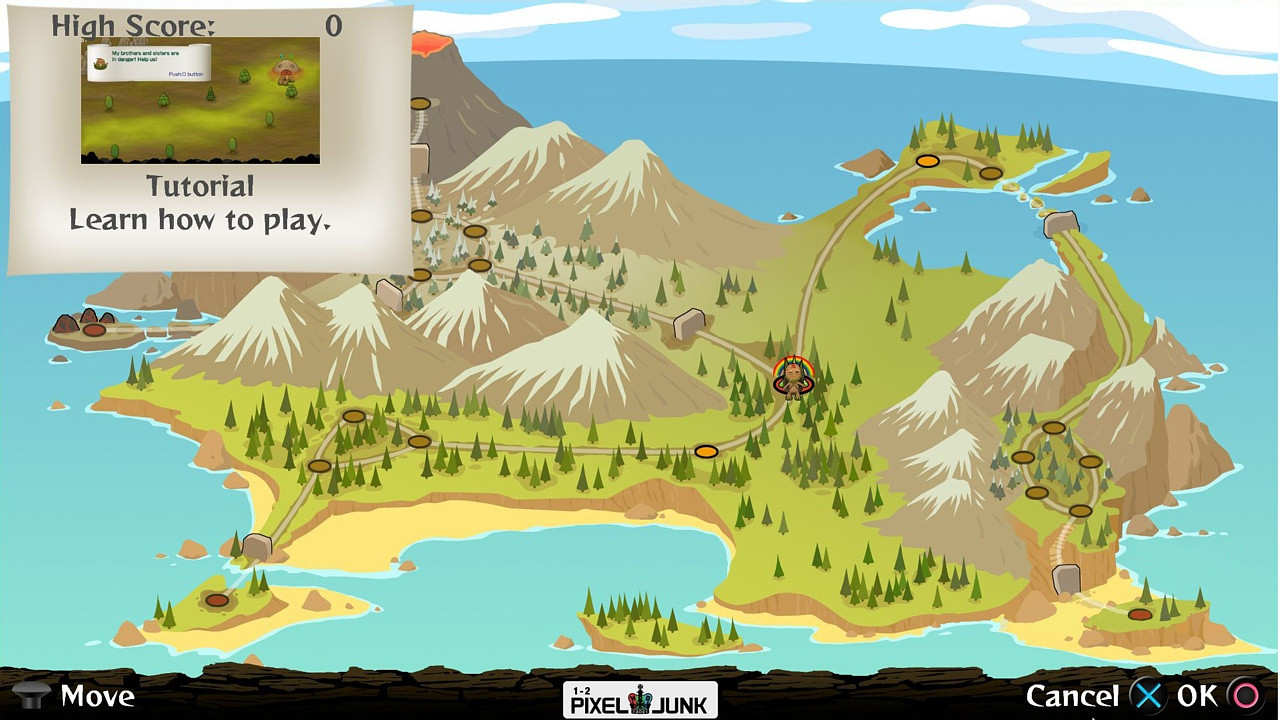Click the Move joystick icon in bottom bar
The width and height of the screenshot is (1280, 720).
(33, 695)
